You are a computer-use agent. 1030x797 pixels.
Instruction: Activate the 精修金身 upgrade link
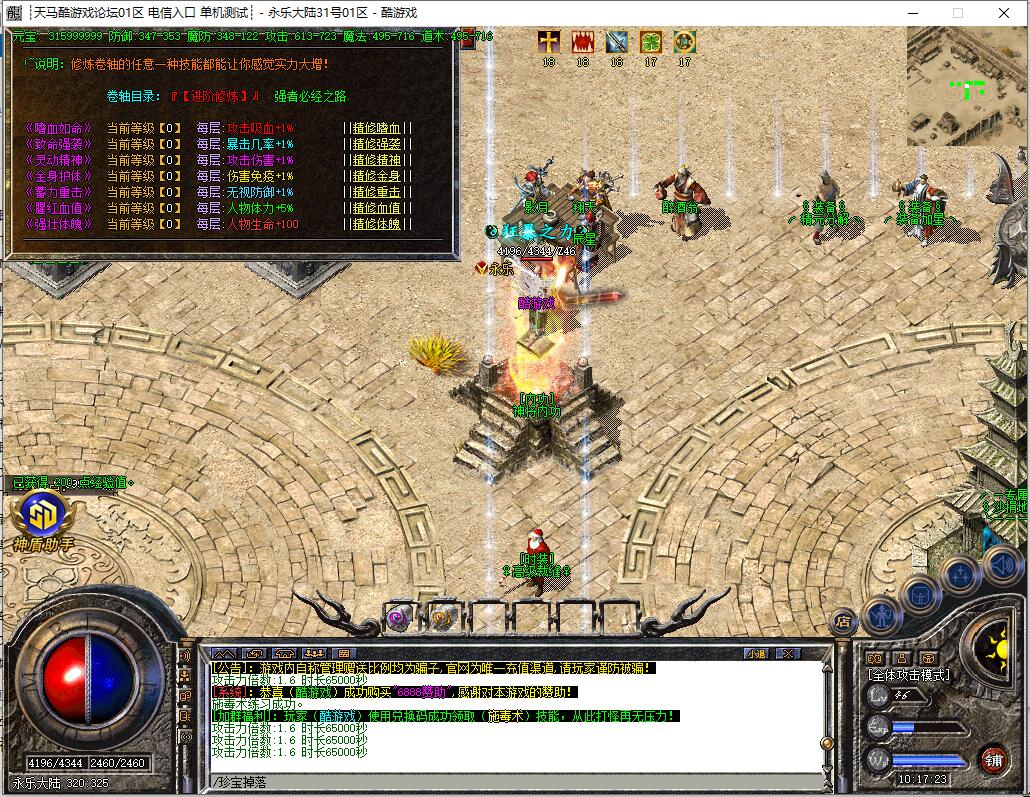pos(376,176)
